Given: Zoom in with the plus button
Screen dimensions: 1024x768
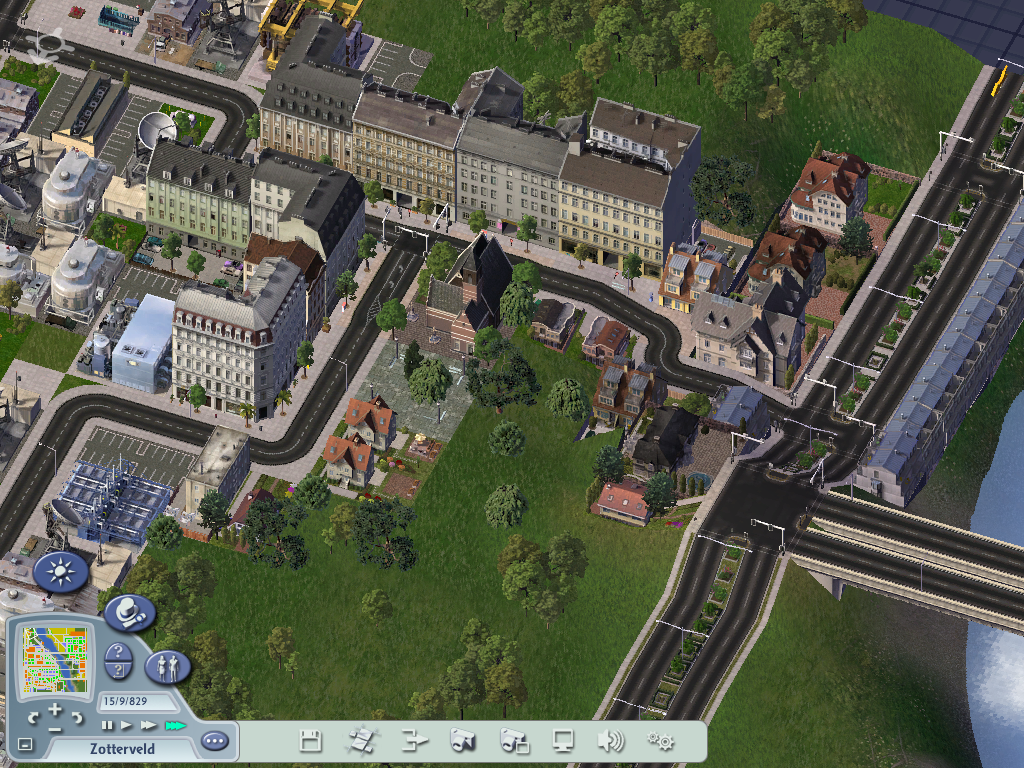Looking at the screenshot, I should coord(55,709).
